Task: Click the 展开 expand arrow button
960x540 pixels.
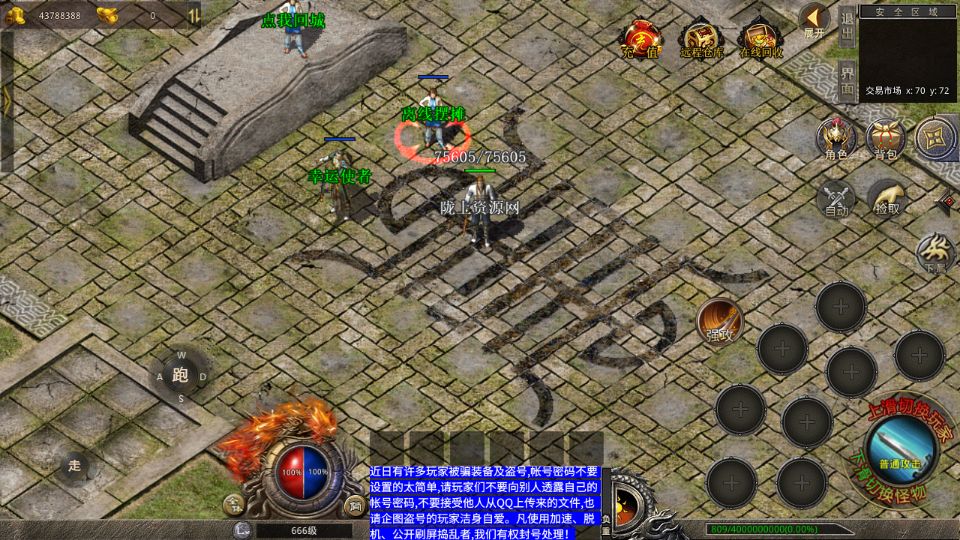Action: tap(814, 20)
